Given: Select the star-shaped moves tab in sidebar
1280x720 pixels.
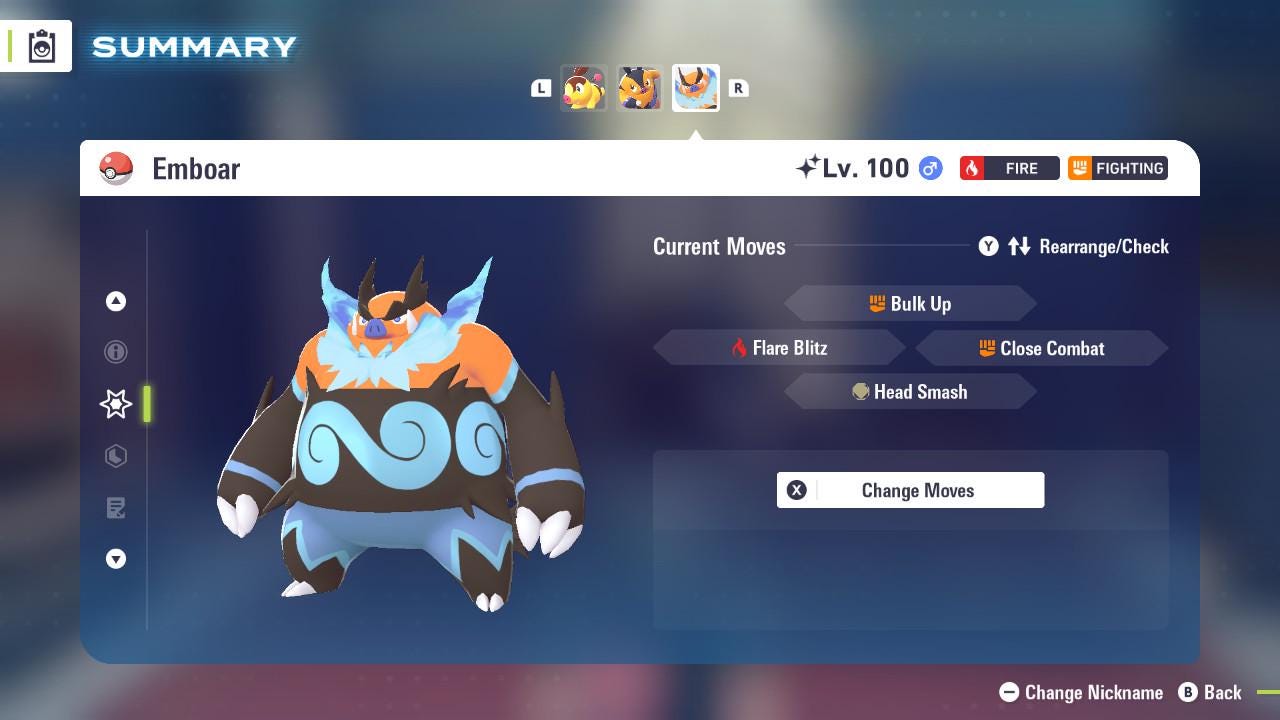Looking at the screenshot, I should coord(116,404).
